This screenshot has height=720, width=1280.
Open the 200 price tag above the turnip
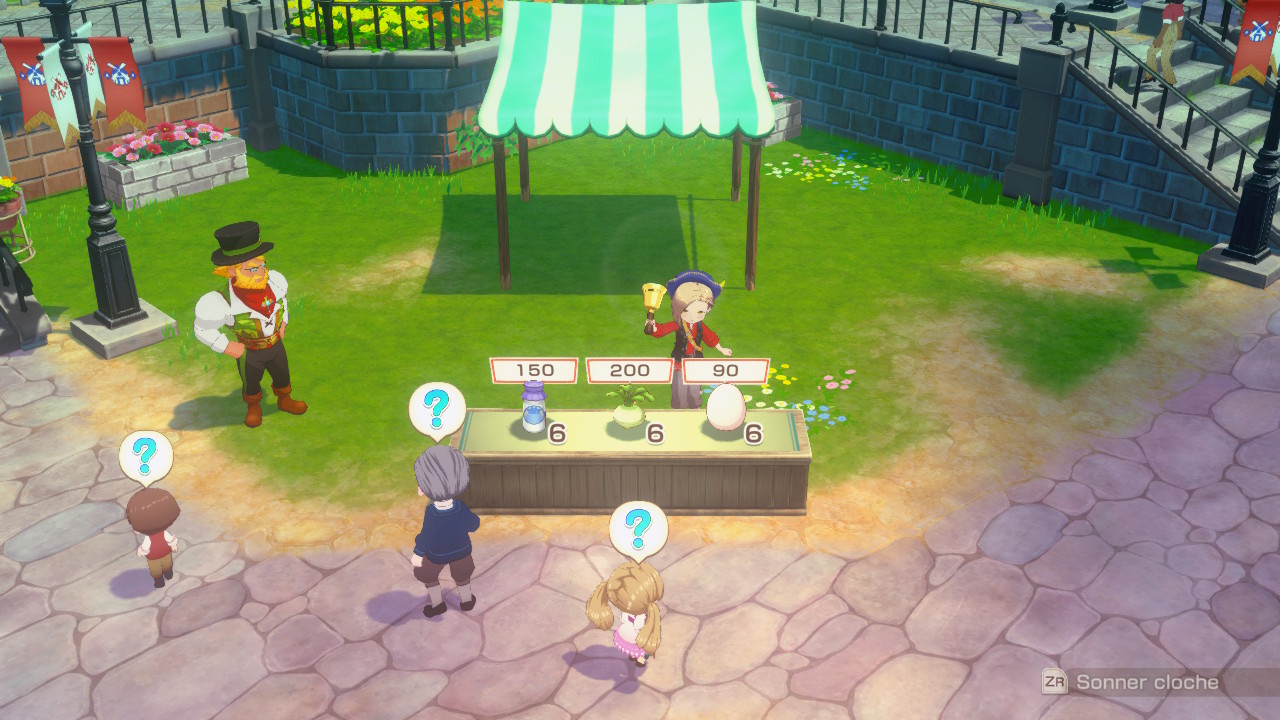[x=627, y=369]
